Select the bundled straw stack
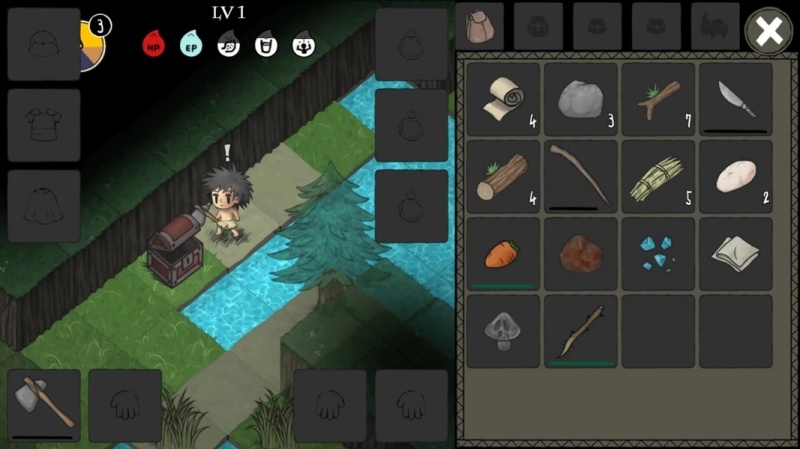800x449 pixels. tap(658, 176)
